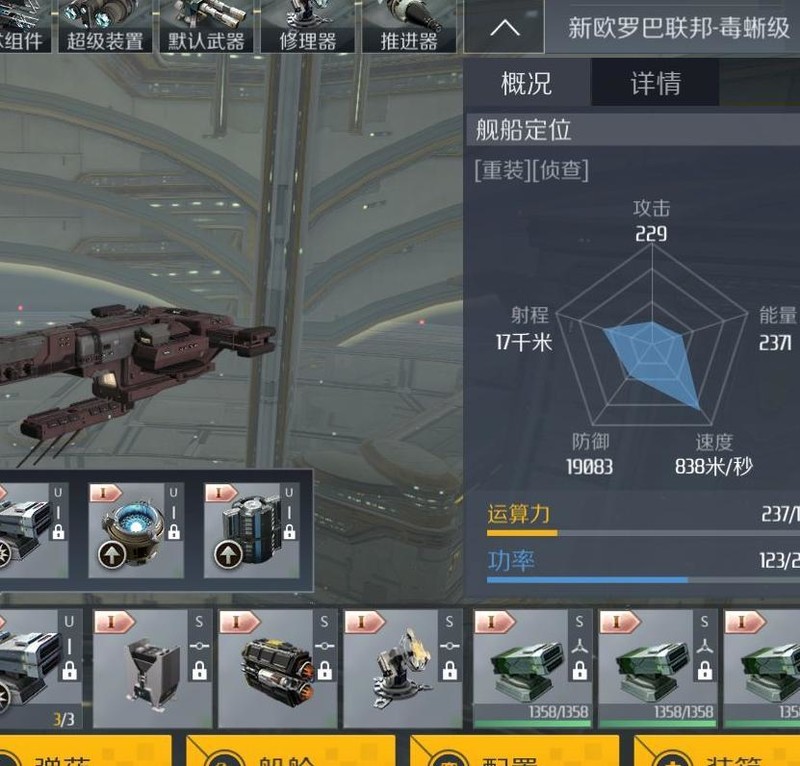
Task: Show the 推进器 category
Action: pos(409,26)
